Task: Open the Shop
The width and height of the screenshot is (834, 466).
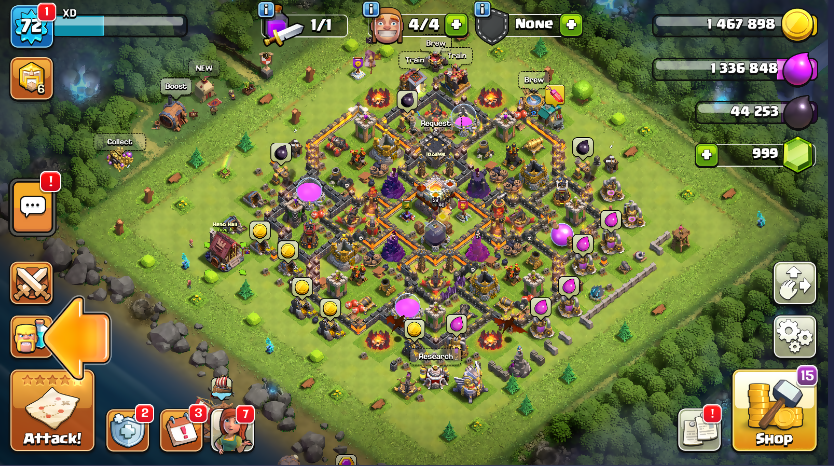Action: pyautogui.click(x=772, y=412)
